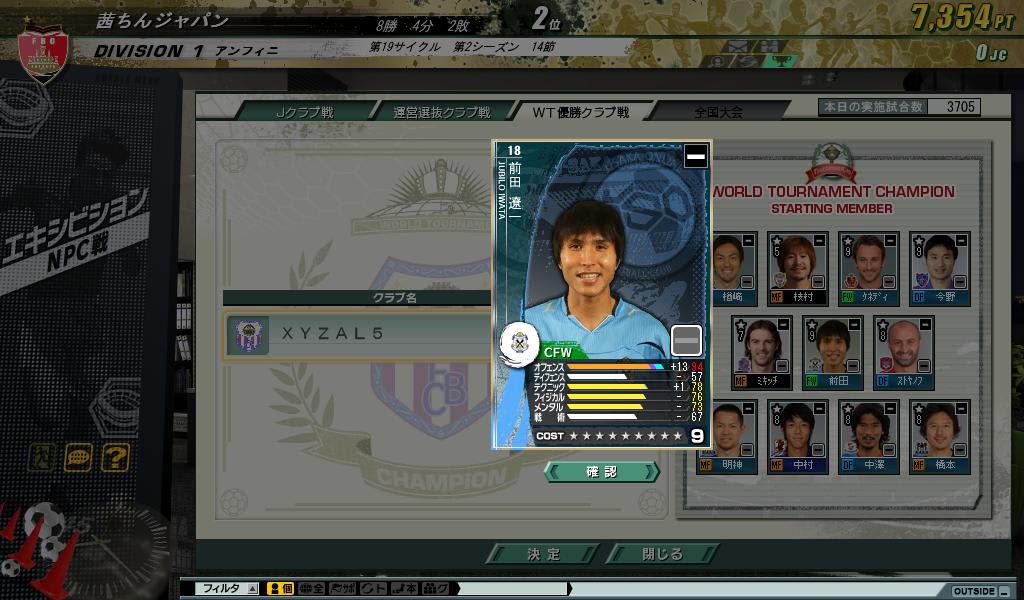Open the 運営選抜クラブ戦 tab
The width and height of the screenshot is (1024, 600).
pyautogui.click(x=441, y=112)
